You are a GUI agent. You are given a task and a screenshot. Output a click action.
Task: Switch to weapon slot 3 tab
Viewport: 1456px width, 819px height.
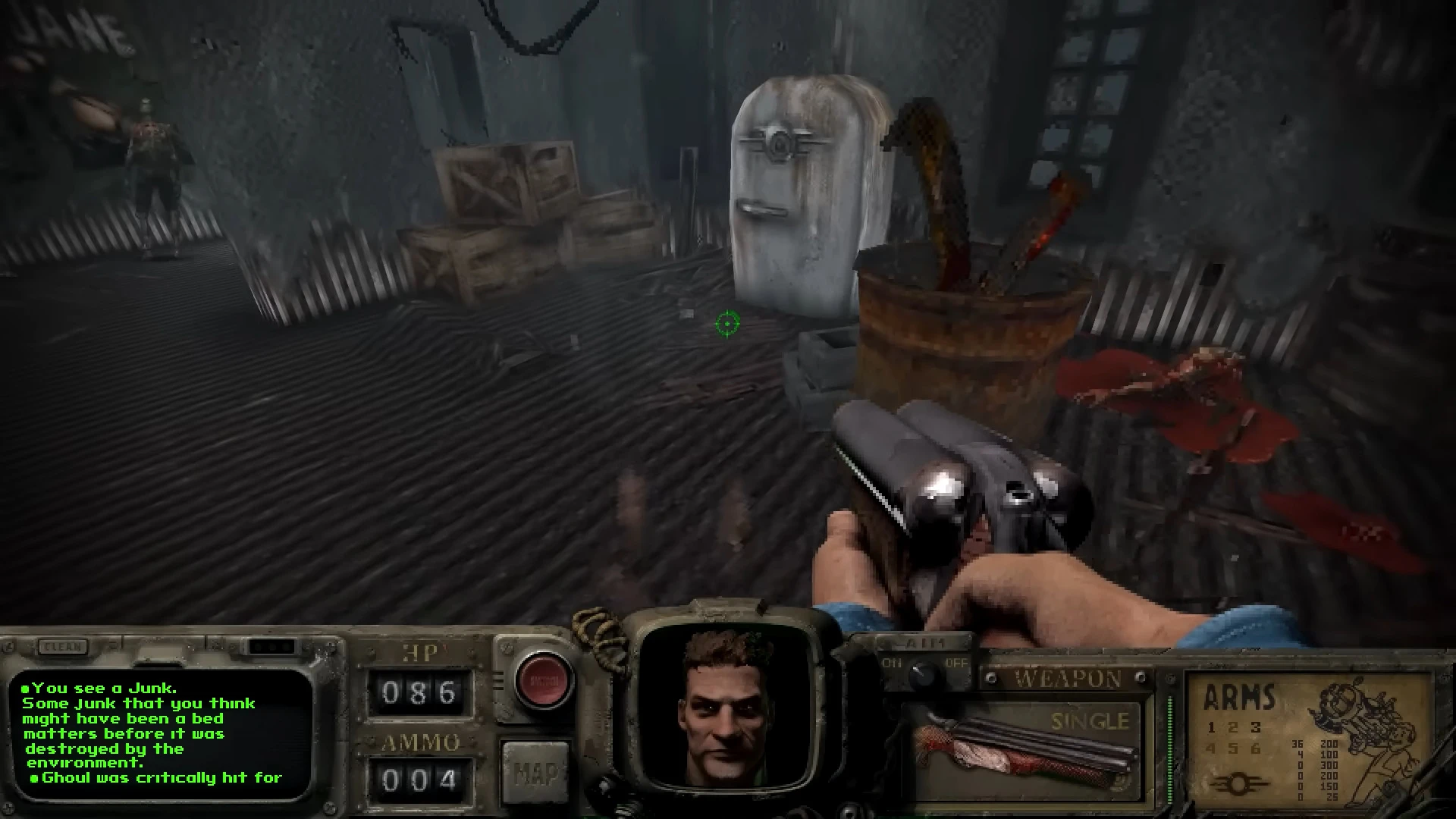coord(1256,728)
